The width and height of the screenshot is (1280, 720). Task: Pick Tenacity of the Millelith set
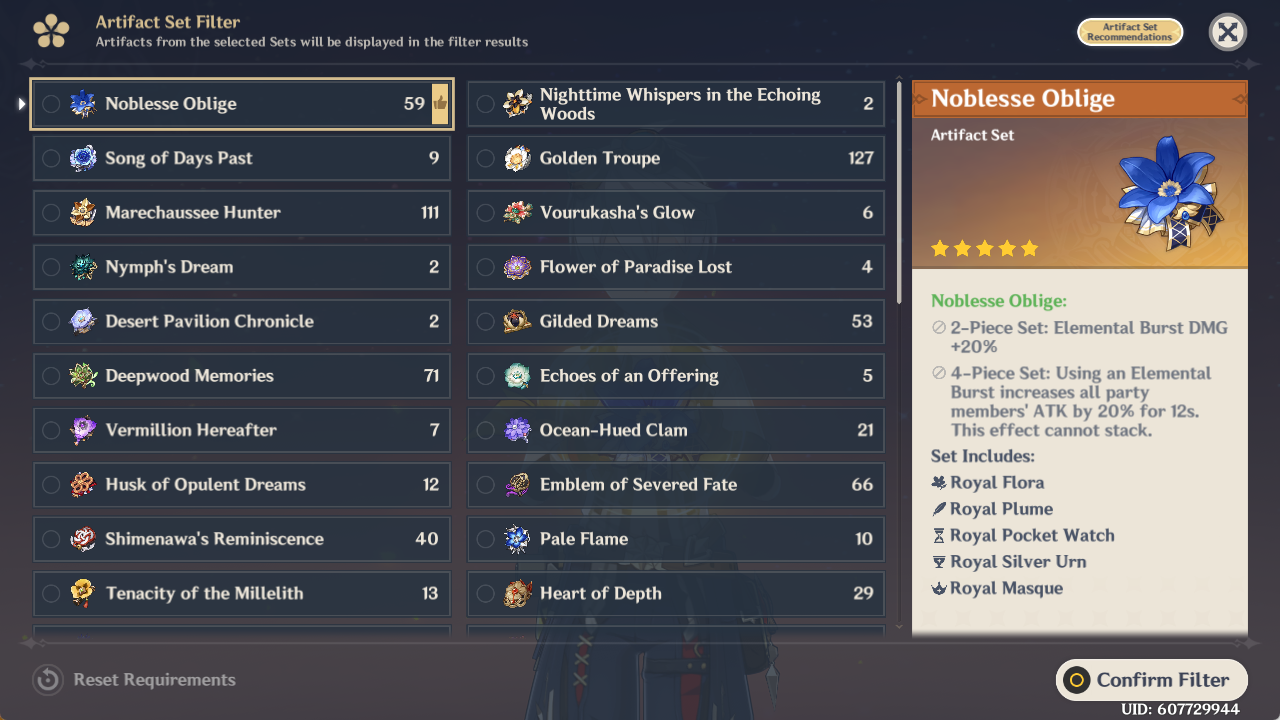point(240,593)
